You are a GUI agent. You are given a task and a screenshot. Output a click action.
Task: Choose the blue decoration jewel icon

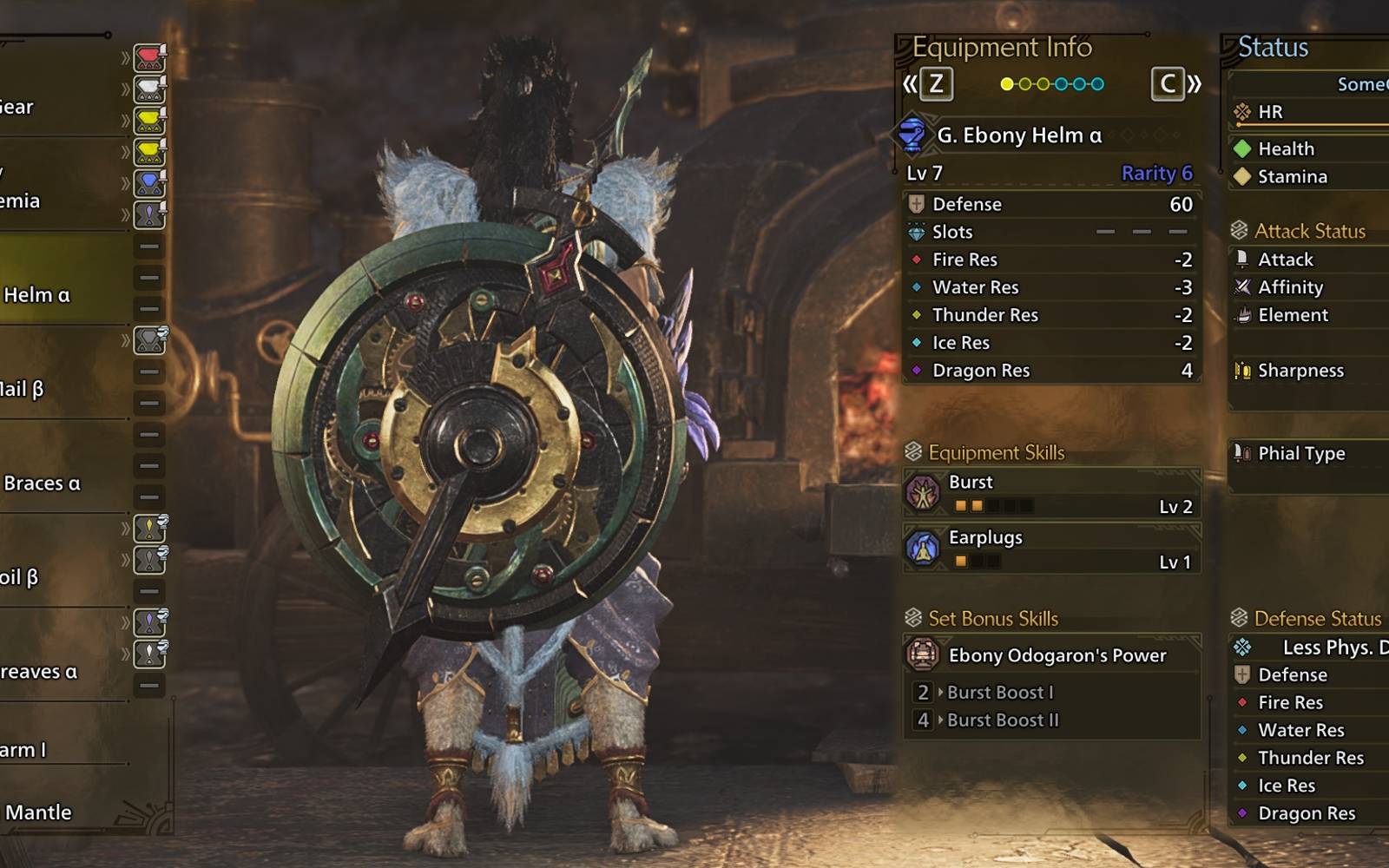[149, 183]
